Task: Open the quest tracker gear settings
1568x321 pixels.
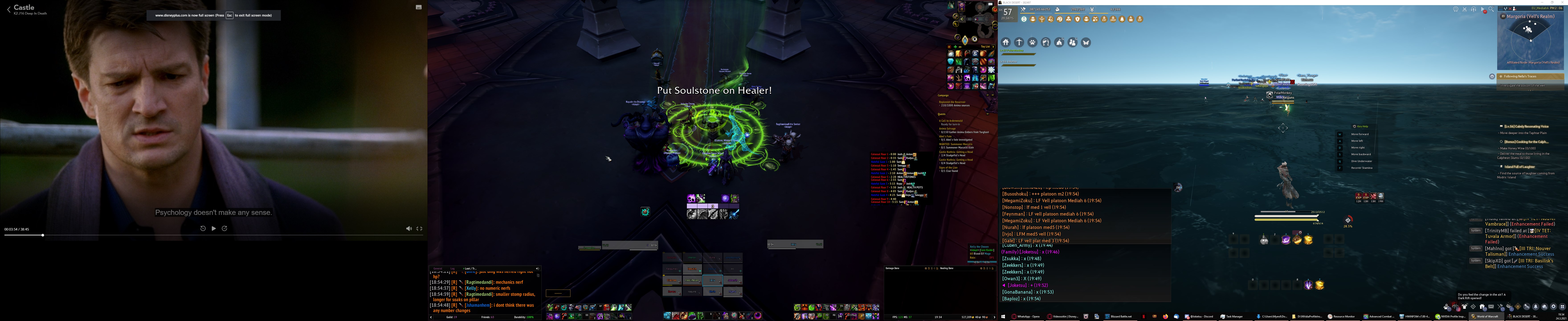Action: (1492, 76)
